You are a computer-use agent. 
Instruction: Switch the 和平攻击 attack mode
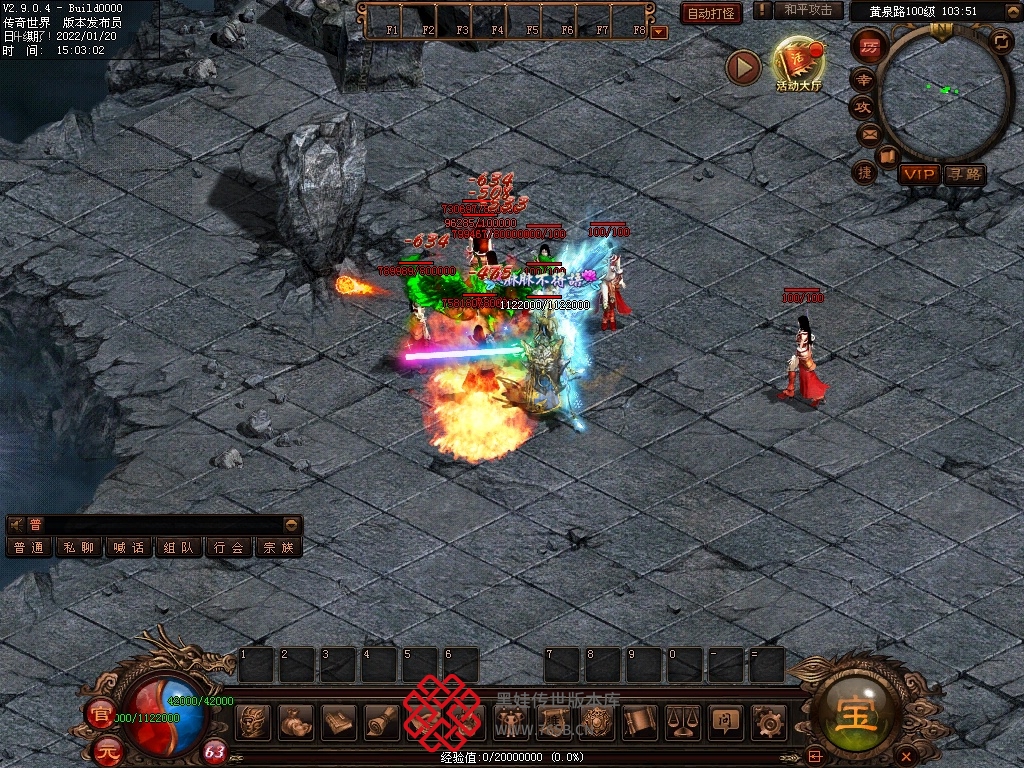pyautogui.click(x=807, y=11)
